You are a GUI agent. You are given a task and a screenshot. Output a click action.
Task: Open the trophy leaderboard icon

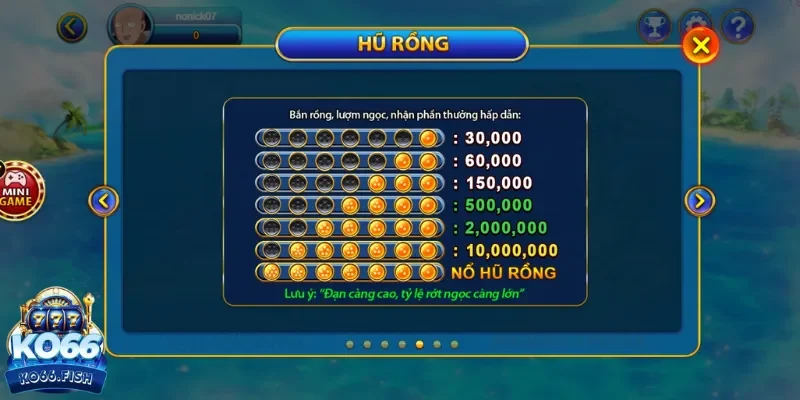(x=653, y=25)
